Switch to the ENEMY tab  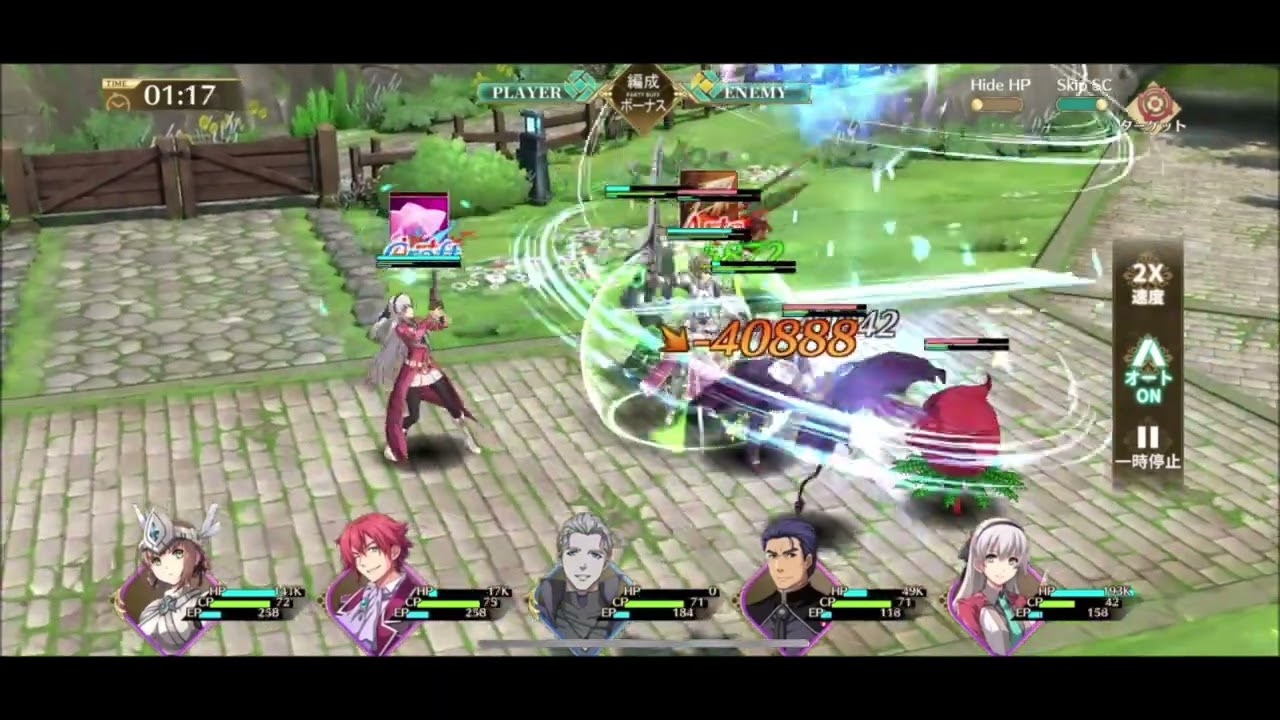[755, 90]
